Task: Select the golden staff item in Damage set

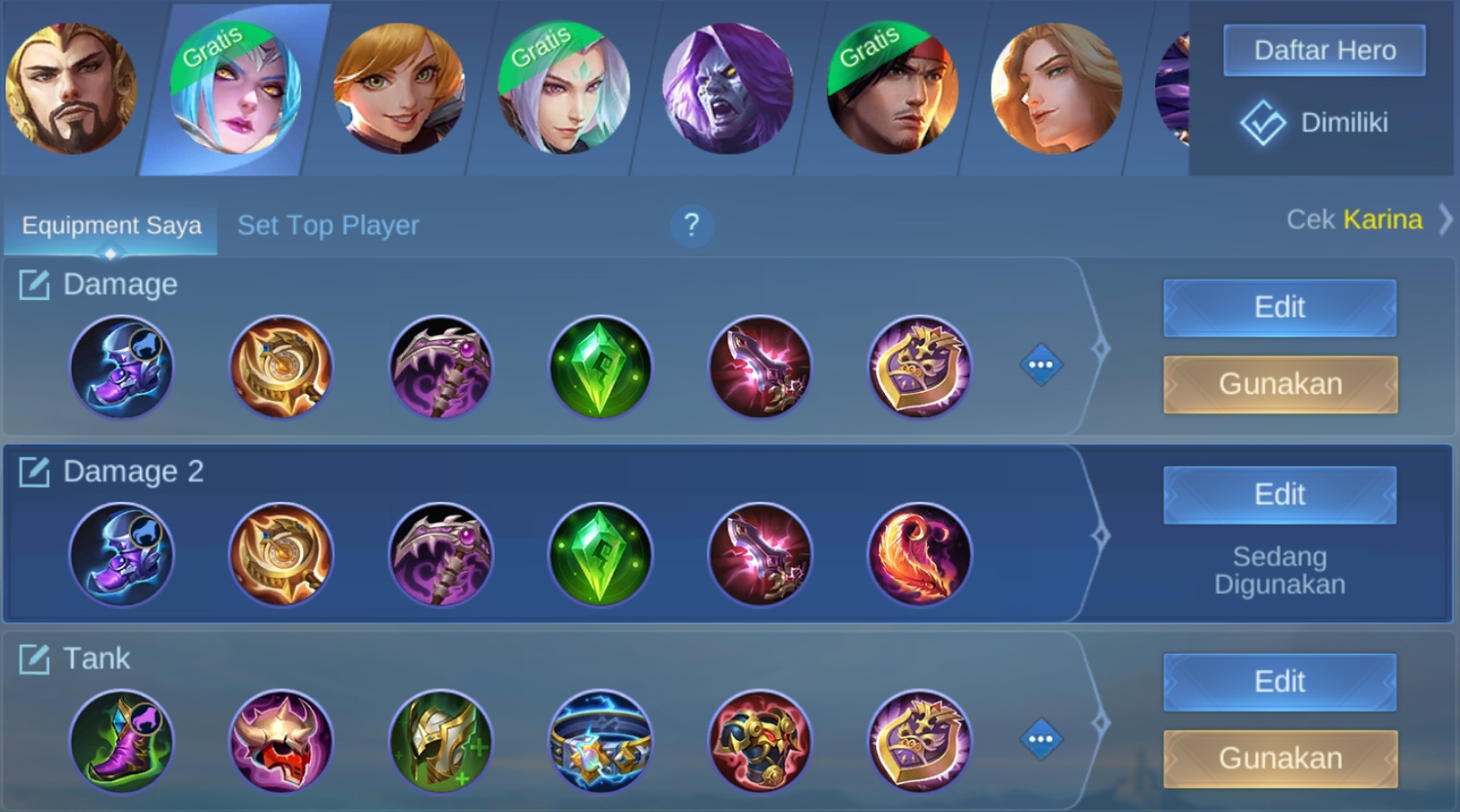Action: click(280, 367)
